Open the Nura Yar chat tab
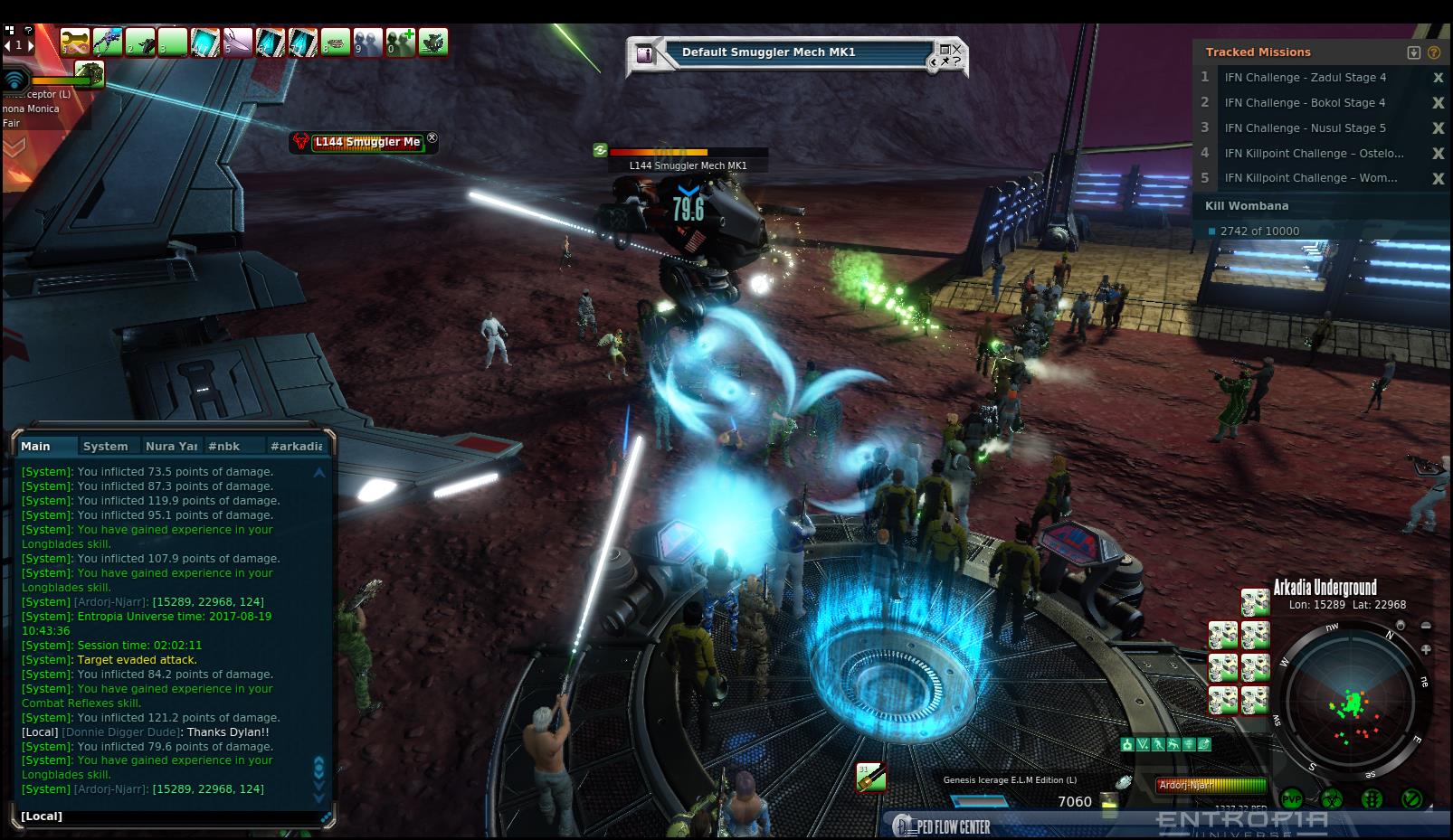The image size is (1453, 840). pyautogui.click(x=171, y=446)
